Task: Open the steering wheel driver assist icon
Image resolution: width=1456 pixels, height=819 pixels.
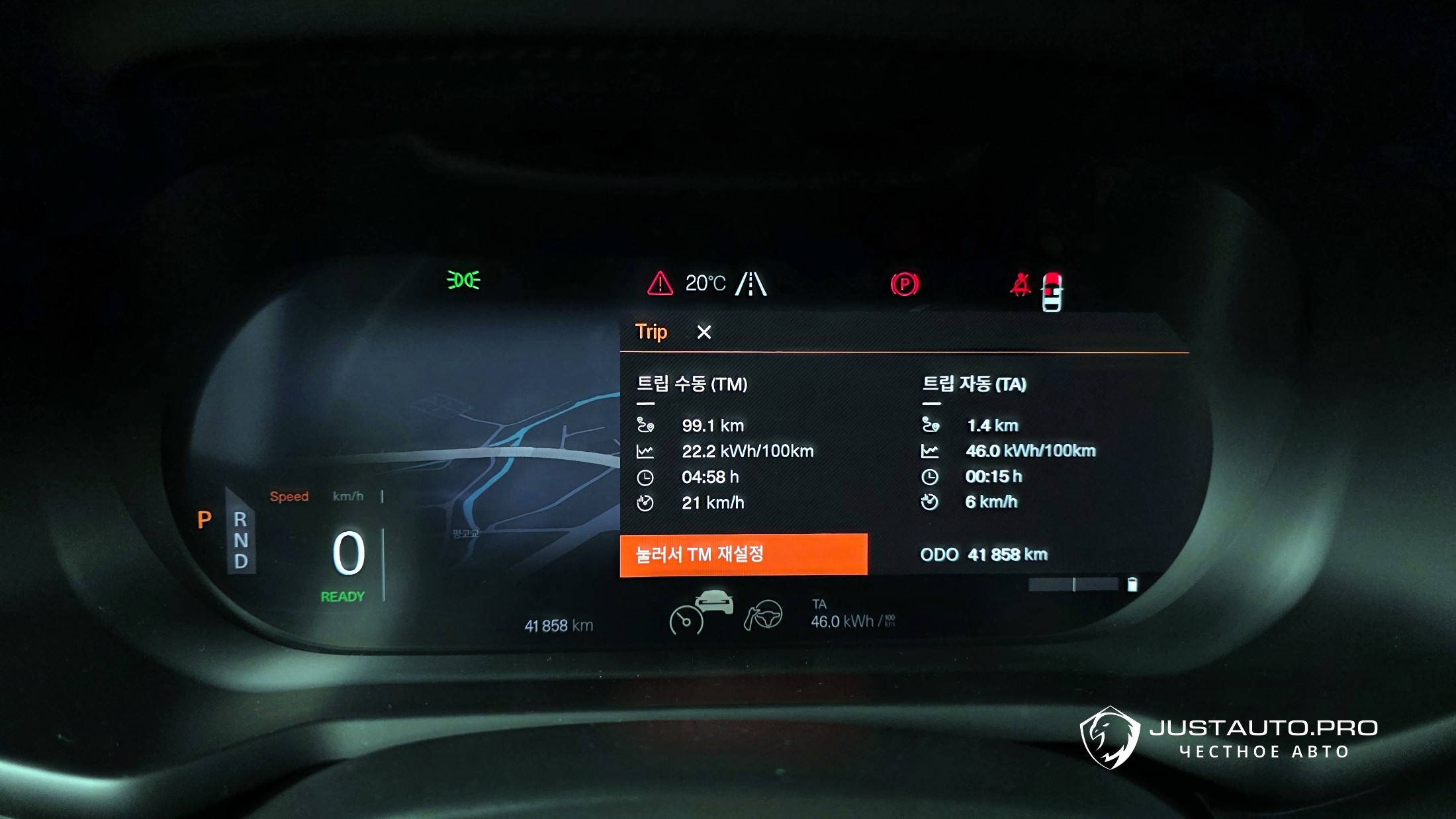Action: tap(764, 615)
